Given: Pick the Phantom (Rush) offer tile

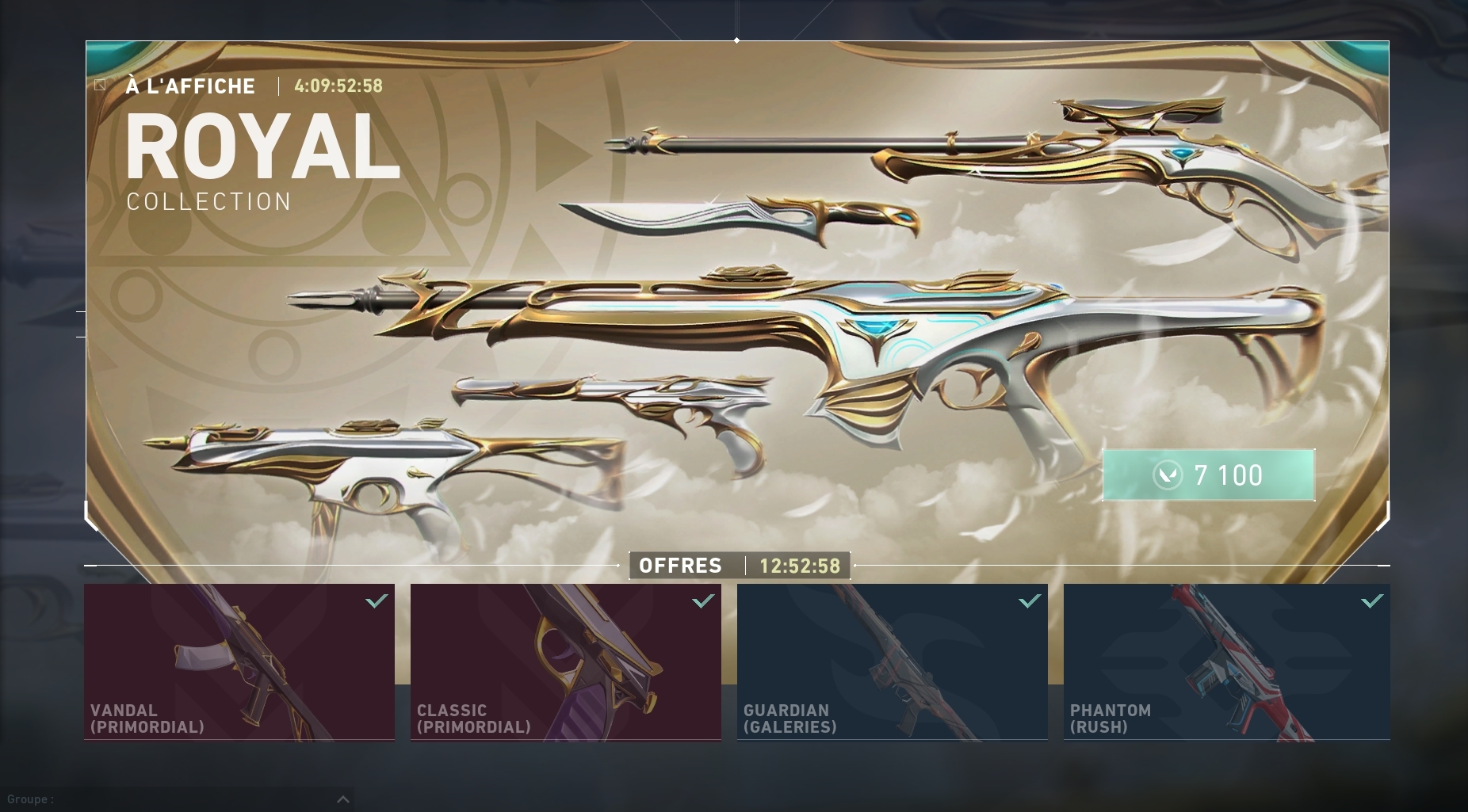Looking at the screenshot, I should (x=1226, y=662).
